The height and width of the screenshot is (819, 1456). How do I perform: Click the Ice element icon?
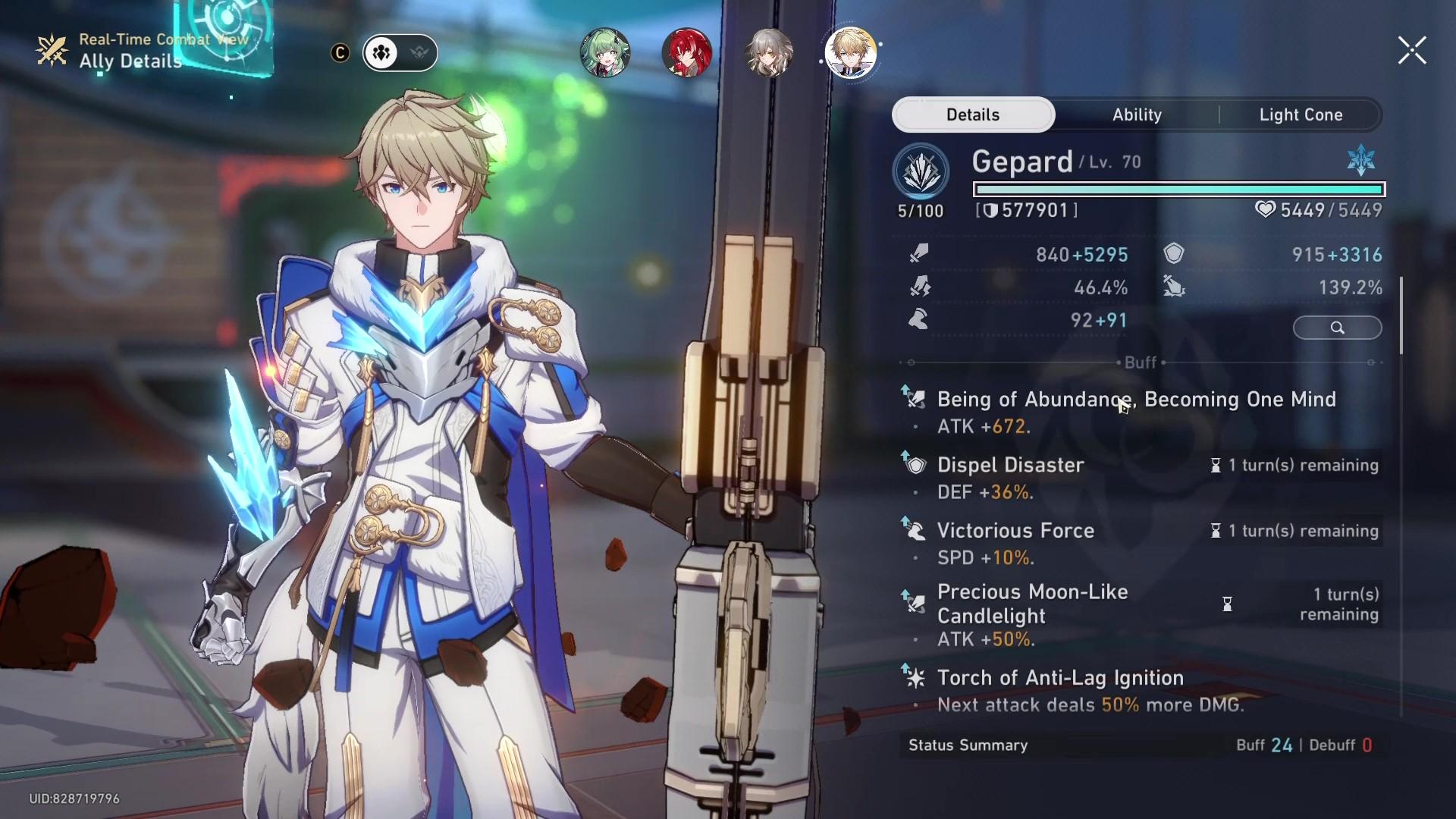1361,160
